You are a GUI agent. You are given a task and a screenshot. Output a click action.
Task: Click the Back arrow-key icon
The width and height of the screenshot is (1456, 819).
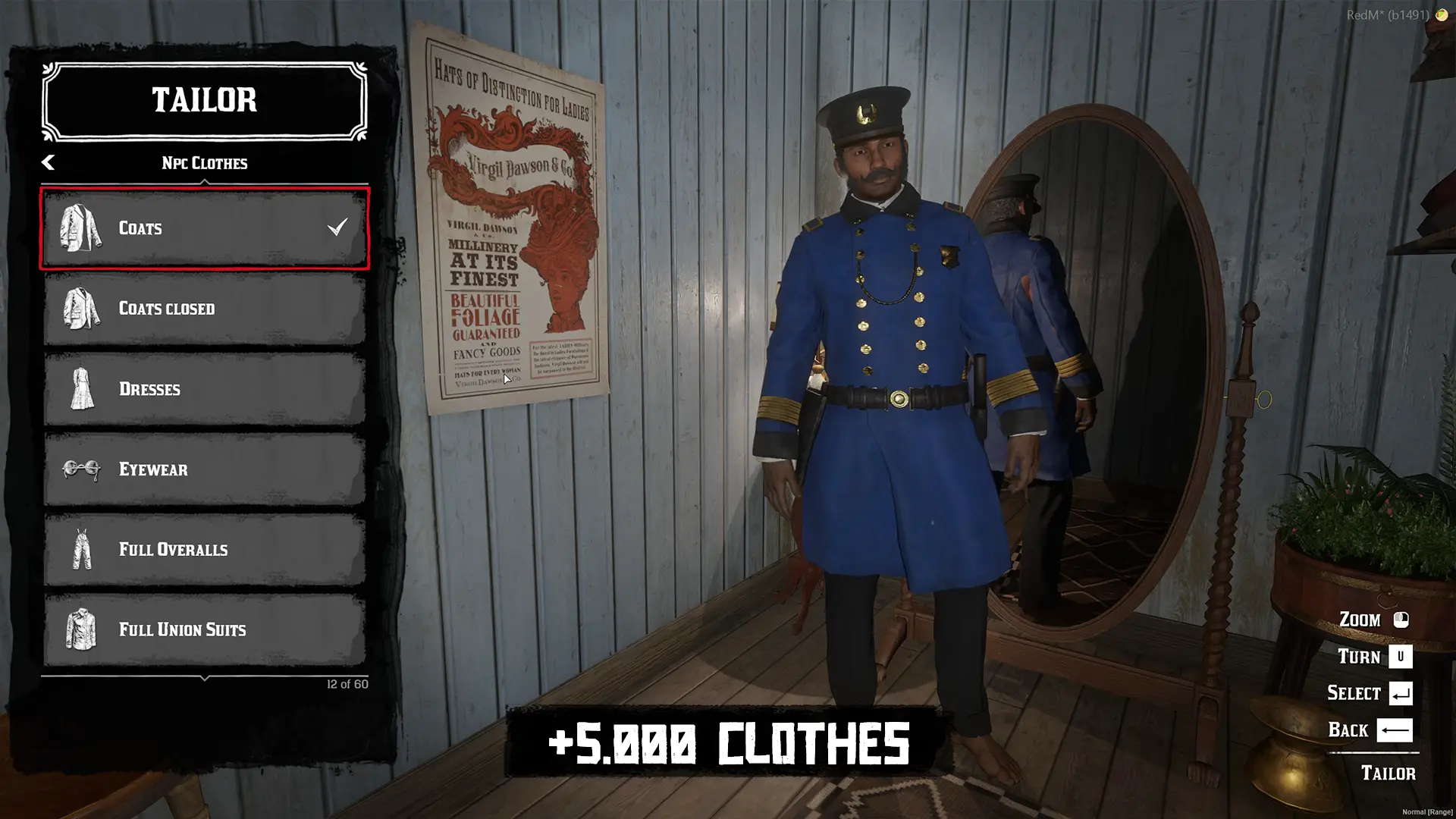tap(1394, 730)
